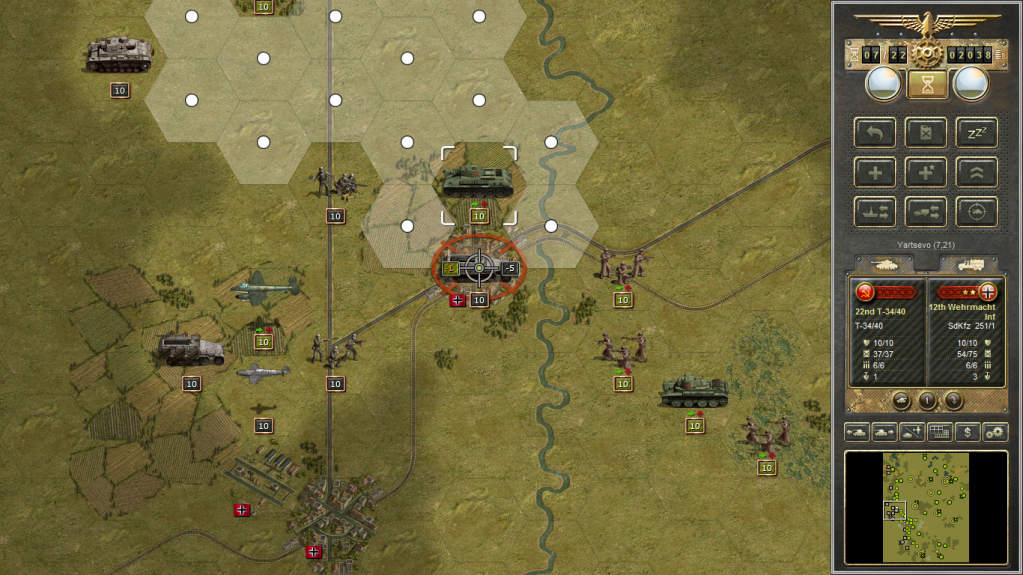Click the plain plus reinforcement button
This screenshot has width=1023, height=575.
pos(875,172)
